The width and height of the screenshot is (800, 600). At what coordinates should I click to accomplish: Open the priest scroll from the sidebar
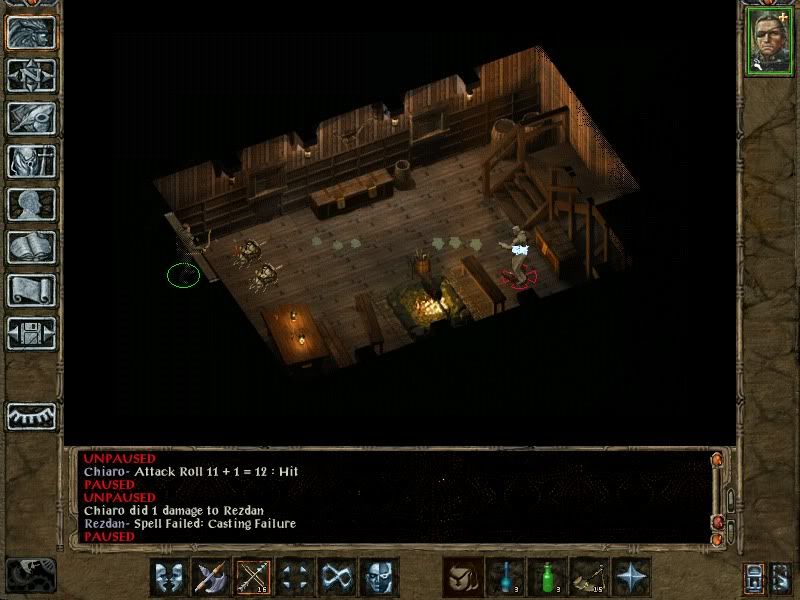[31, 290]
